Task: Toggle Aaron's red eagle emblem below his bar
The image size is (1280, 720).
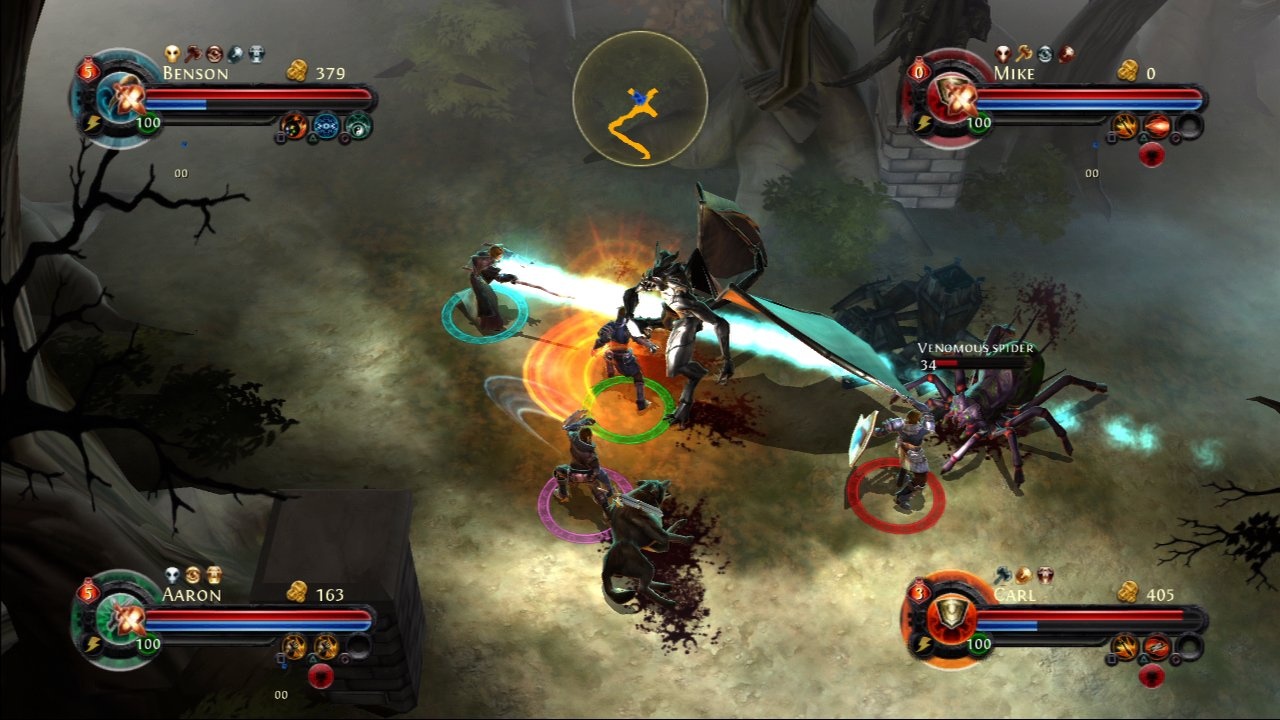Action: (x=321, y=676)
